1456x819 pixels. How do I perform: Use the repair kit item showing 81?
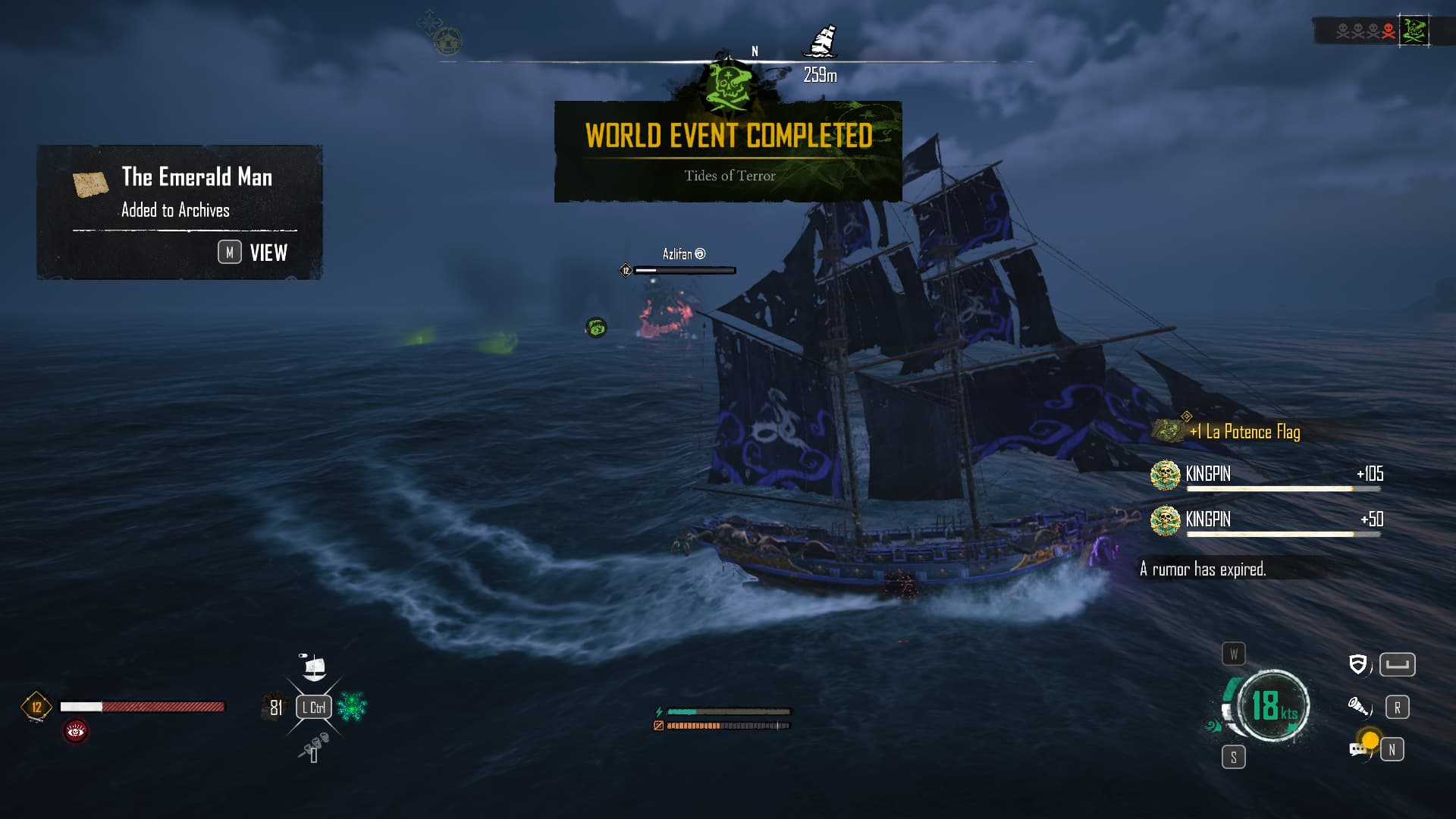274,707
